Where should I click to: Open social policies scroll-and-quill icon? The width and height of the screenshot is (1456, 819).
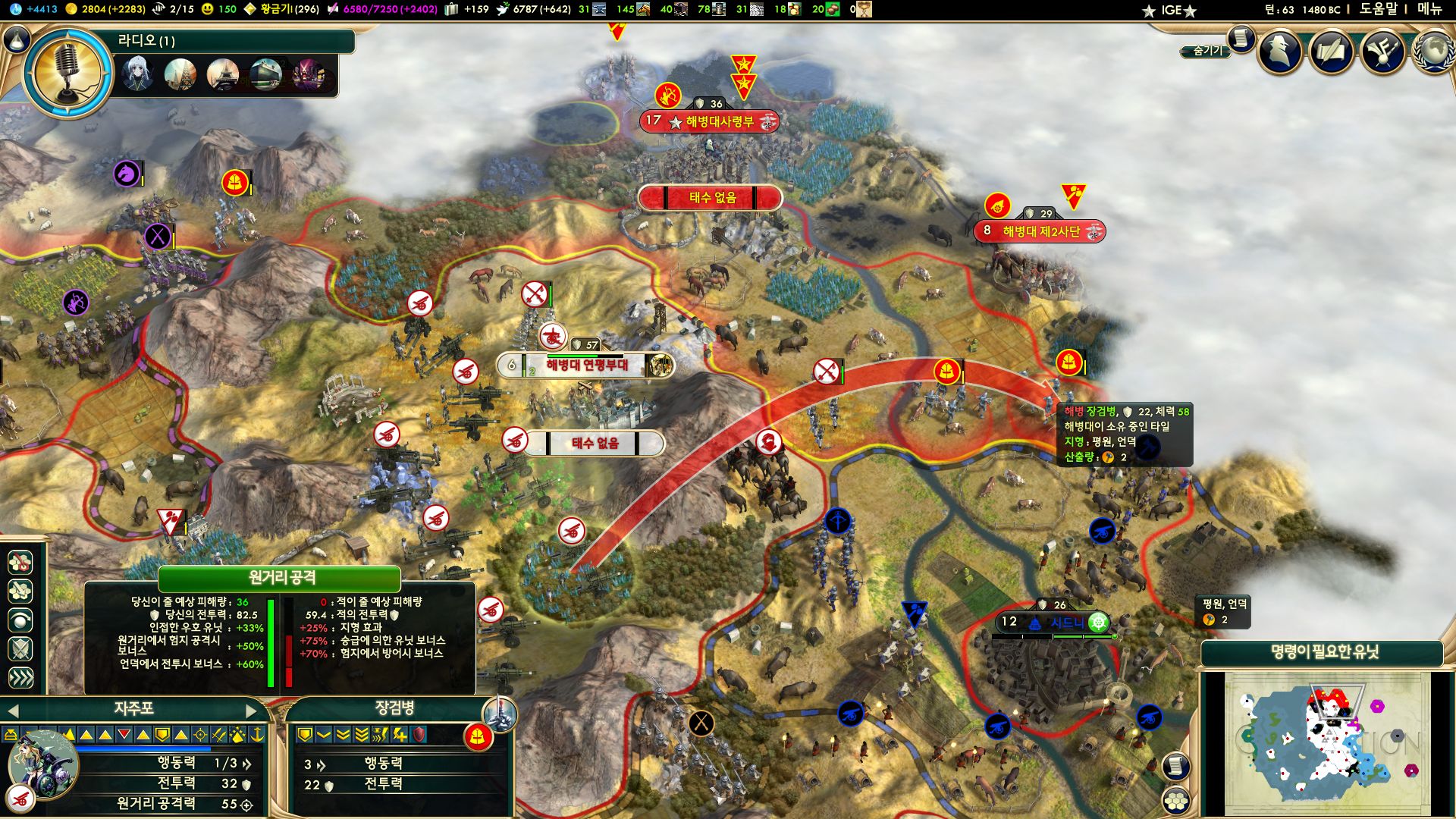(x=1332, y=52)
